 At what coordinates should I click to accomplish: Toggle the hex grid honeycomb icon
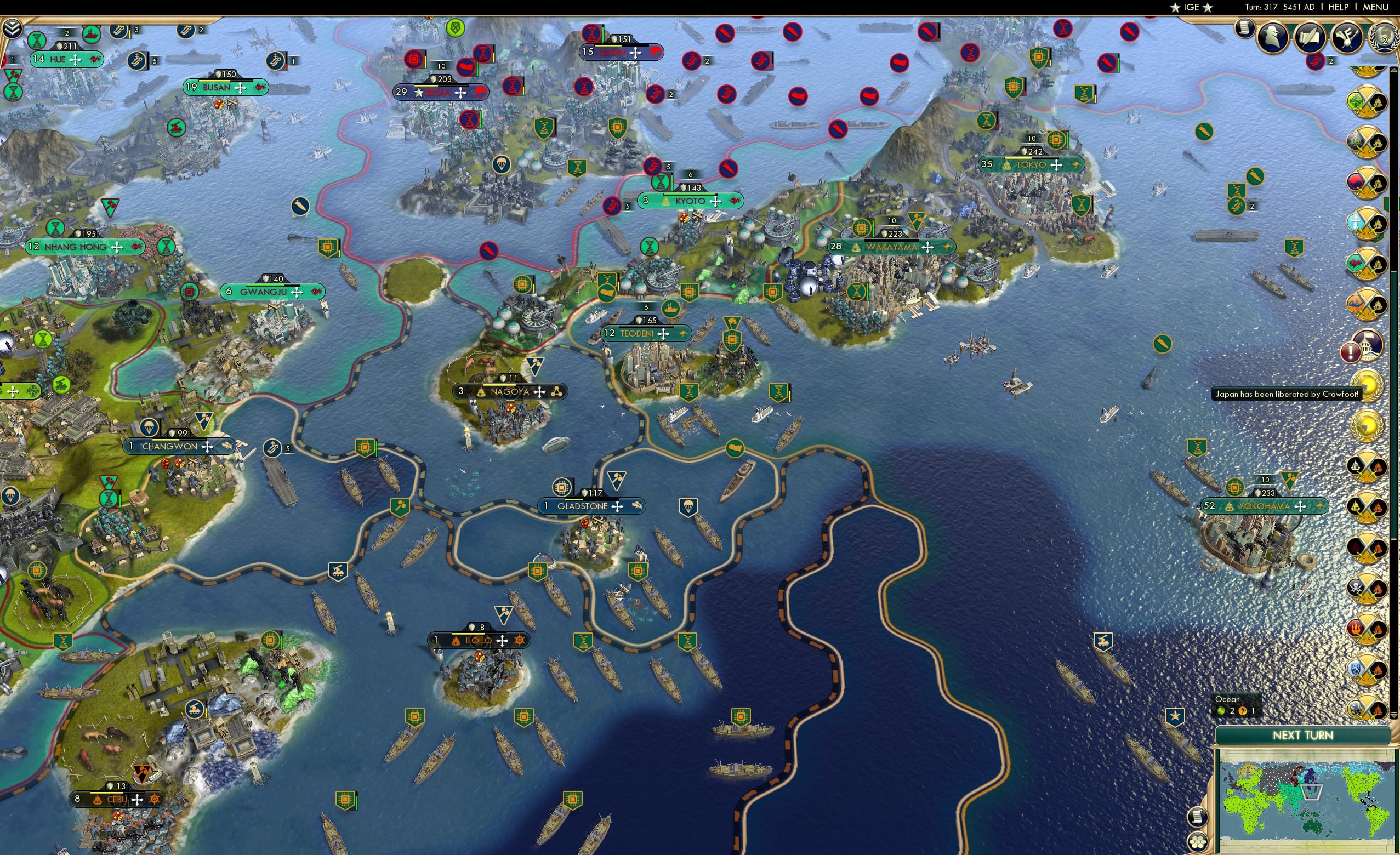[x=1198, y=842]
